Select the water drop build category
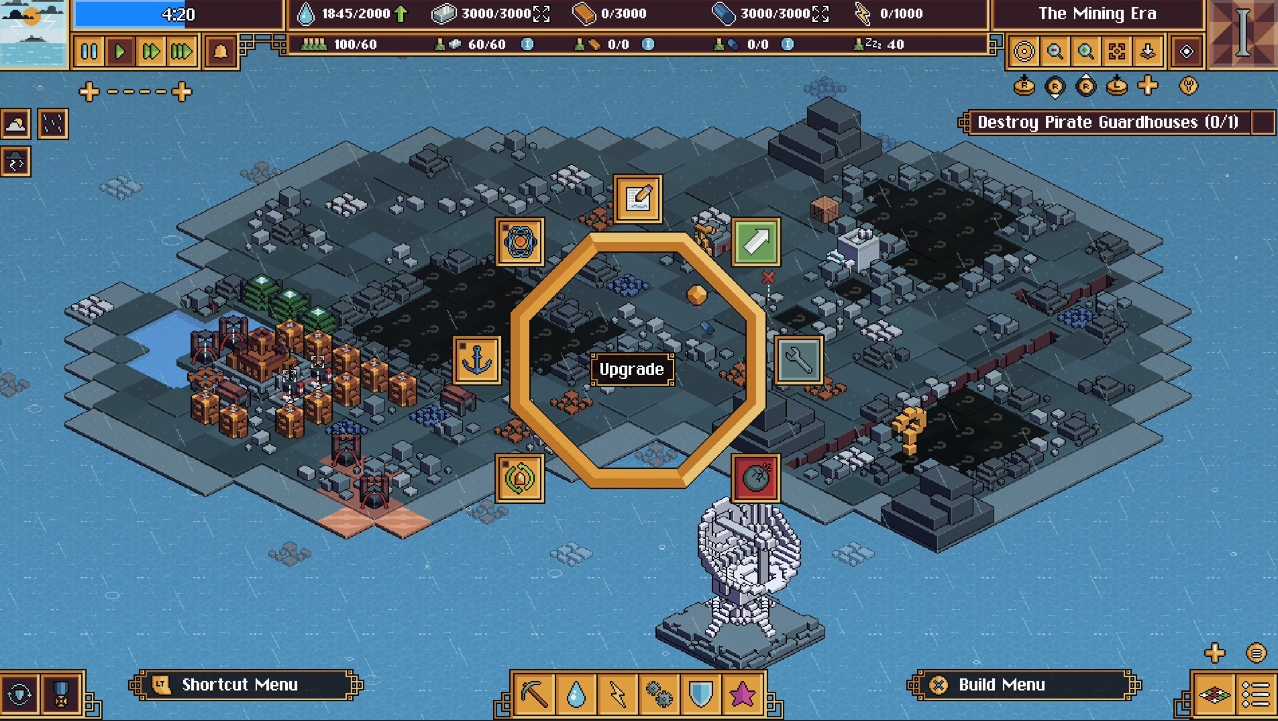The image size is (1278, 721). coord(576,694)
